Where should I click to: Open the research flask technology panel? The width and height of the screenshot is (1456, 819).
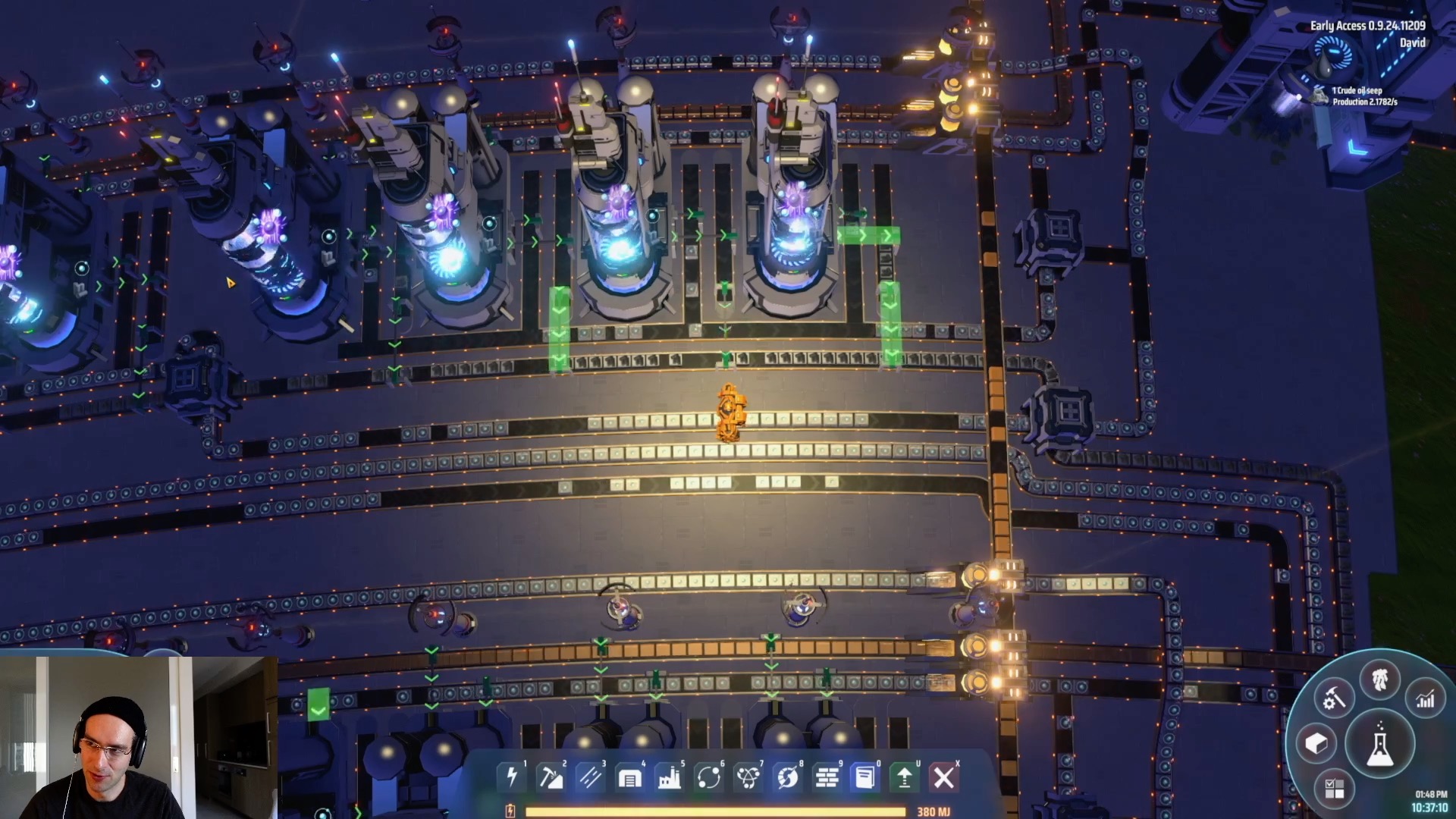[1379, 744]
